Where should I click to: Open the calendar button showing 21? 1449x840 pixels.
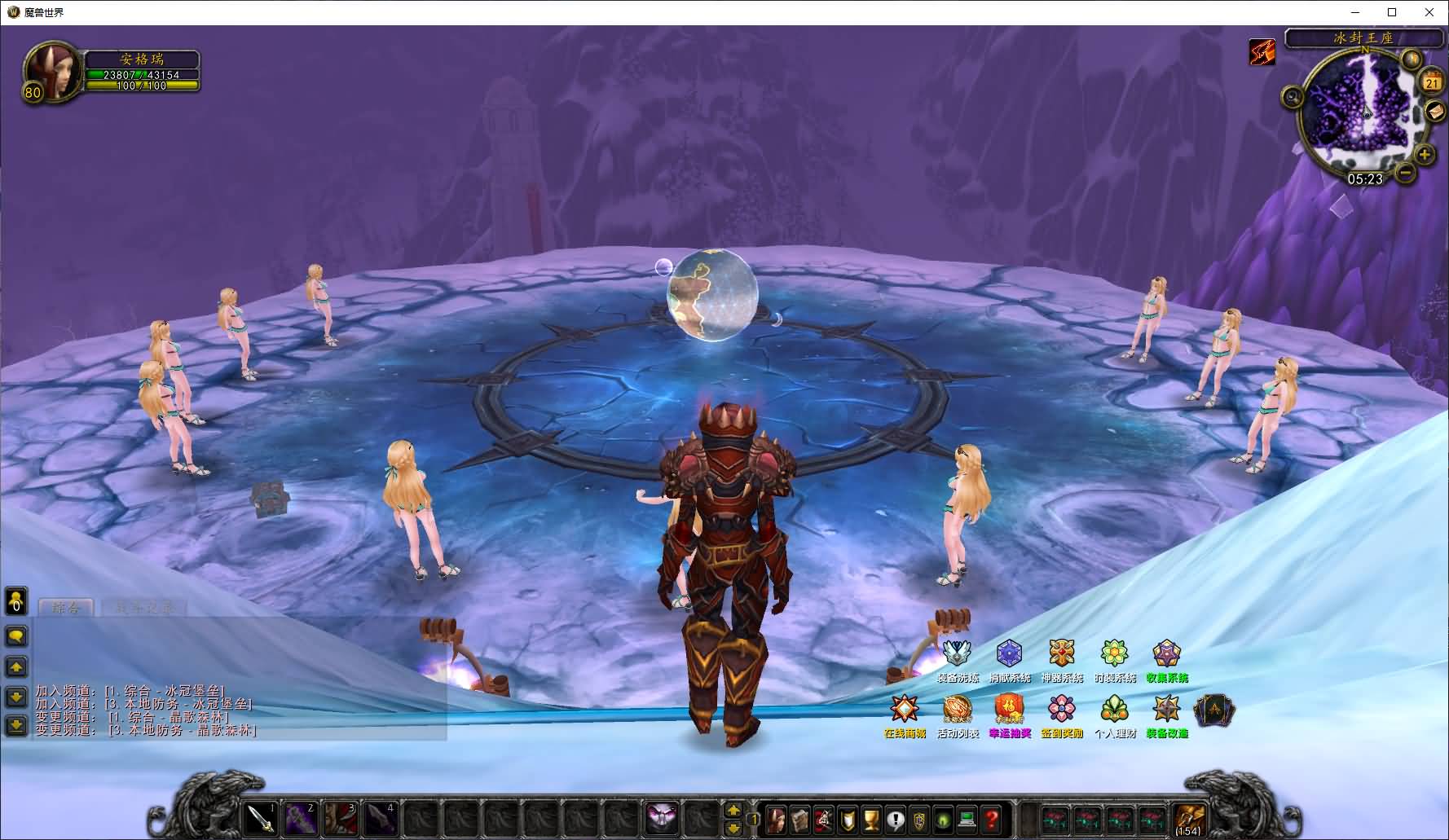pos(1432,82)
